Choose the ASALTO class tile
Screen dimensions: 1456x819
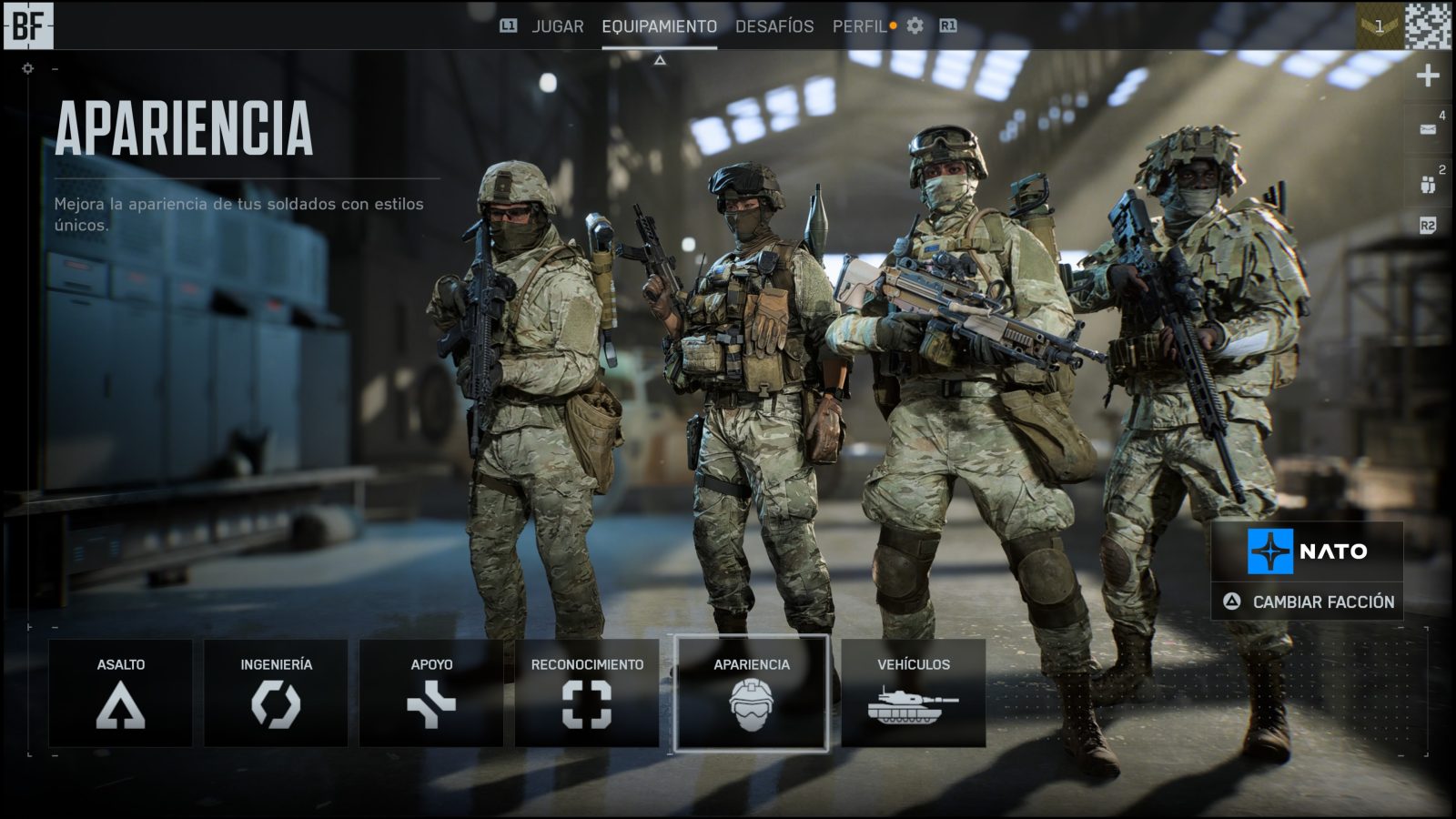pyautogui.click(x=120, y=693)
